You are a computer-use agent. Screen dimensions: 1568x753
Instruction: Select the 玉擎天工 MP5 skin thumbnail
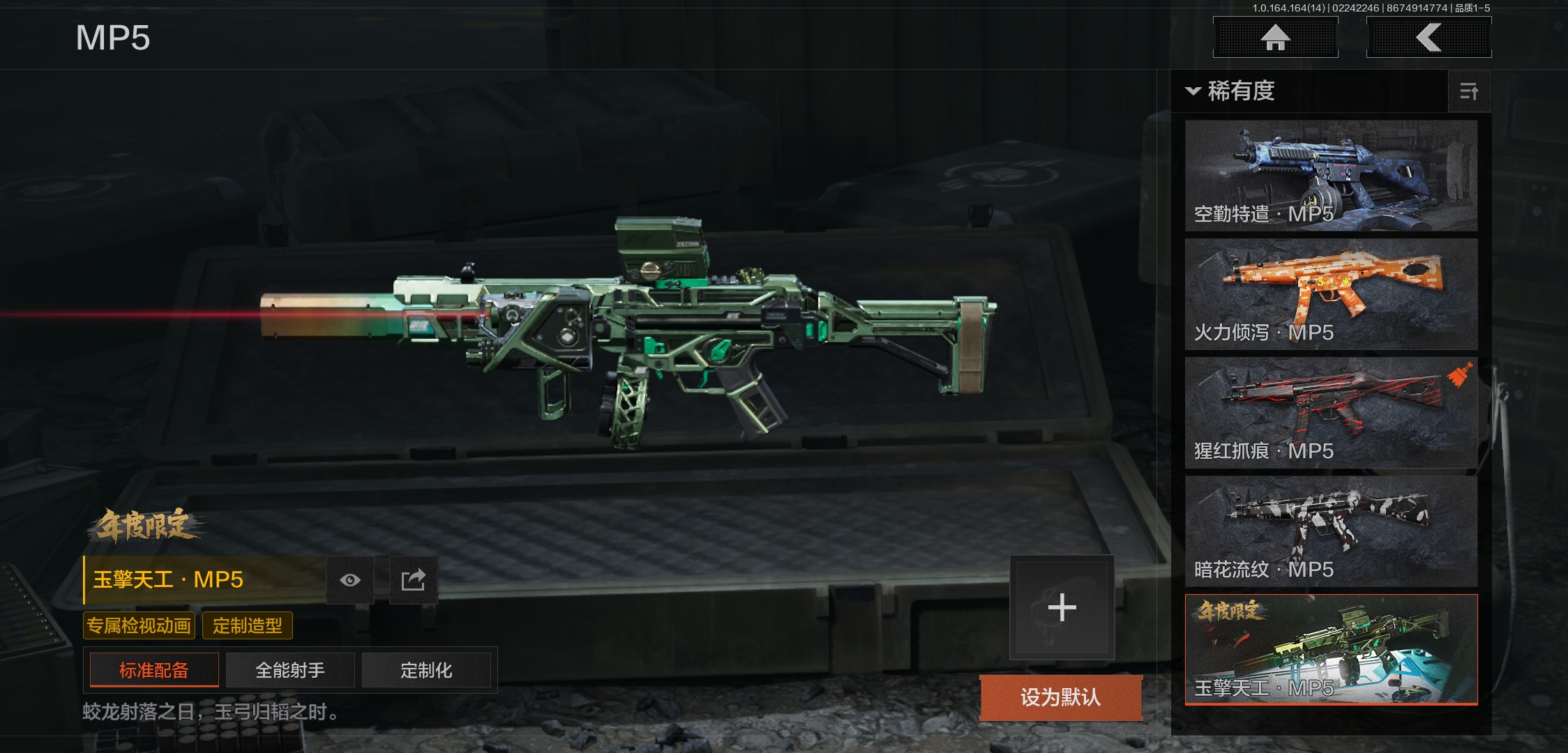(x=1331, y=650)
